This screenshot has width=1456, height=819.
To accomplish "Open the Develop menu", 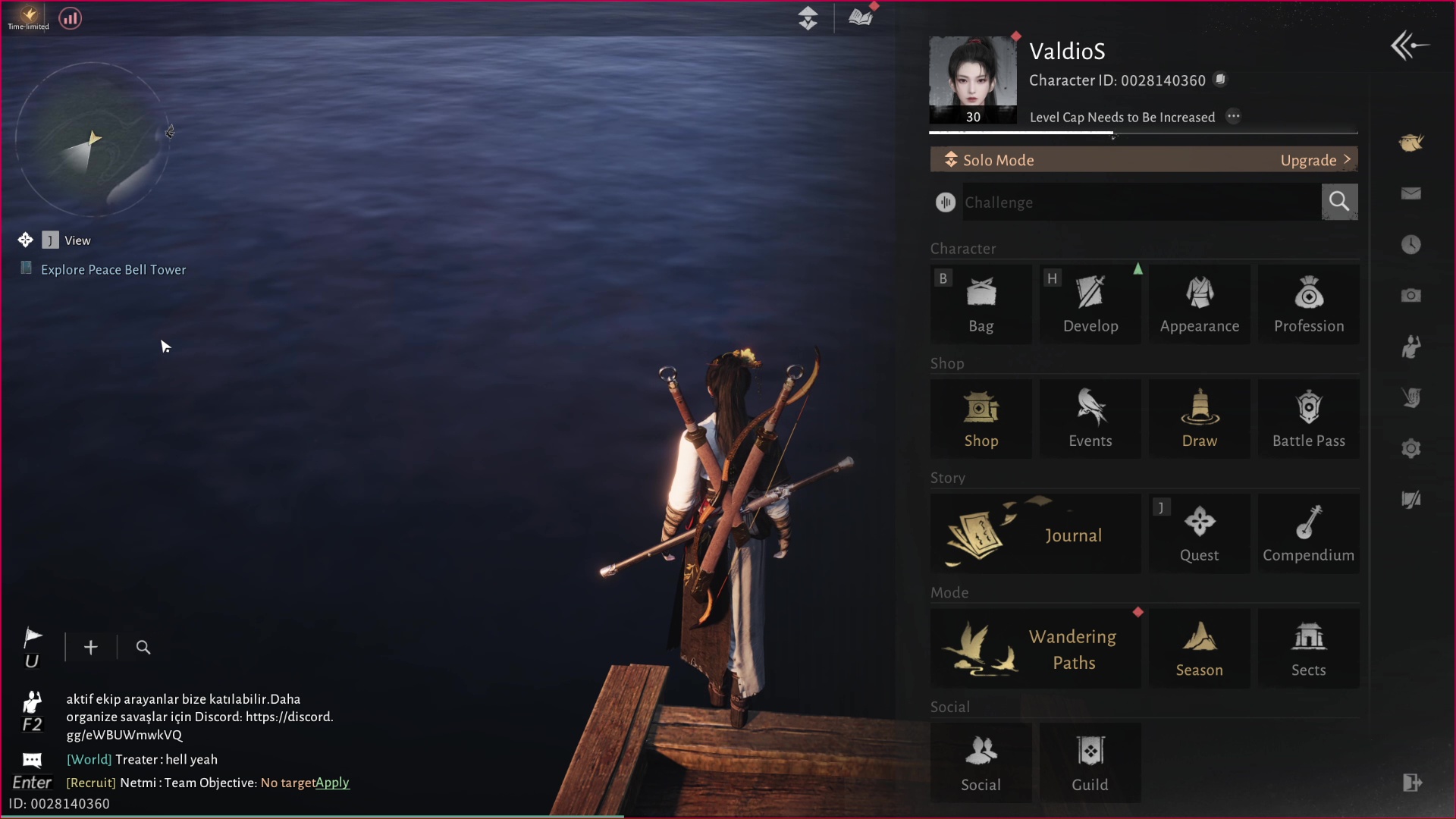I will [1090, 304].
